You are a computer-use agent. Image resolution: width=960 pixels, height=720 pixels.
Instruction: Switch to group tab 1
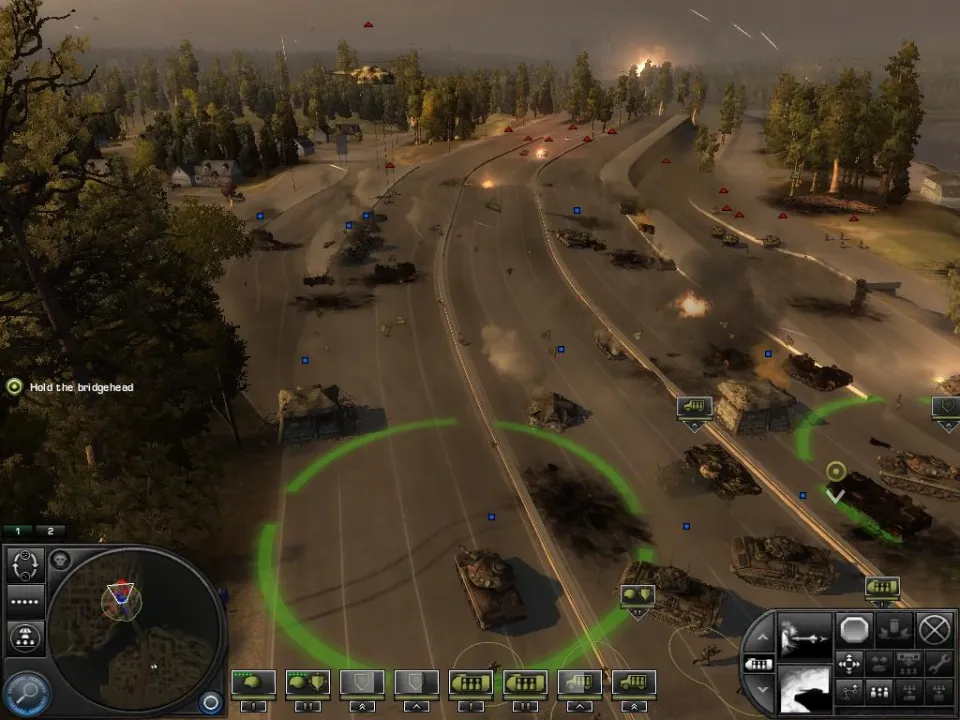[18, 531]
